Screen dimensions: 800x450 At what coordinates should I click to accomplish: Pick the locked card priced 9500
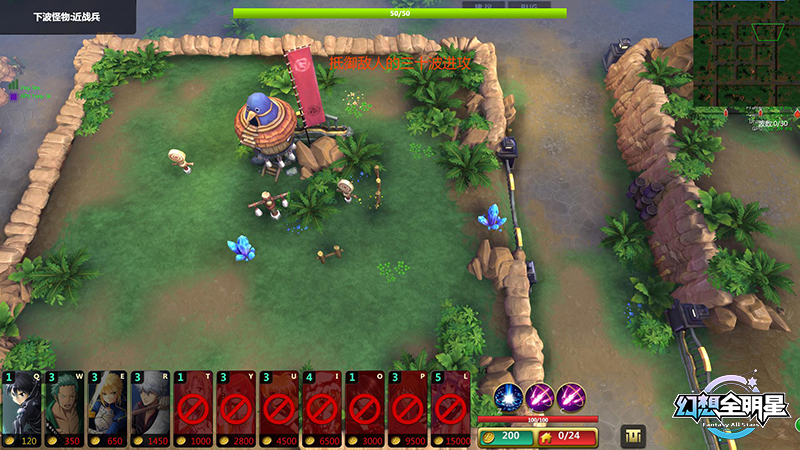(408, 410)
